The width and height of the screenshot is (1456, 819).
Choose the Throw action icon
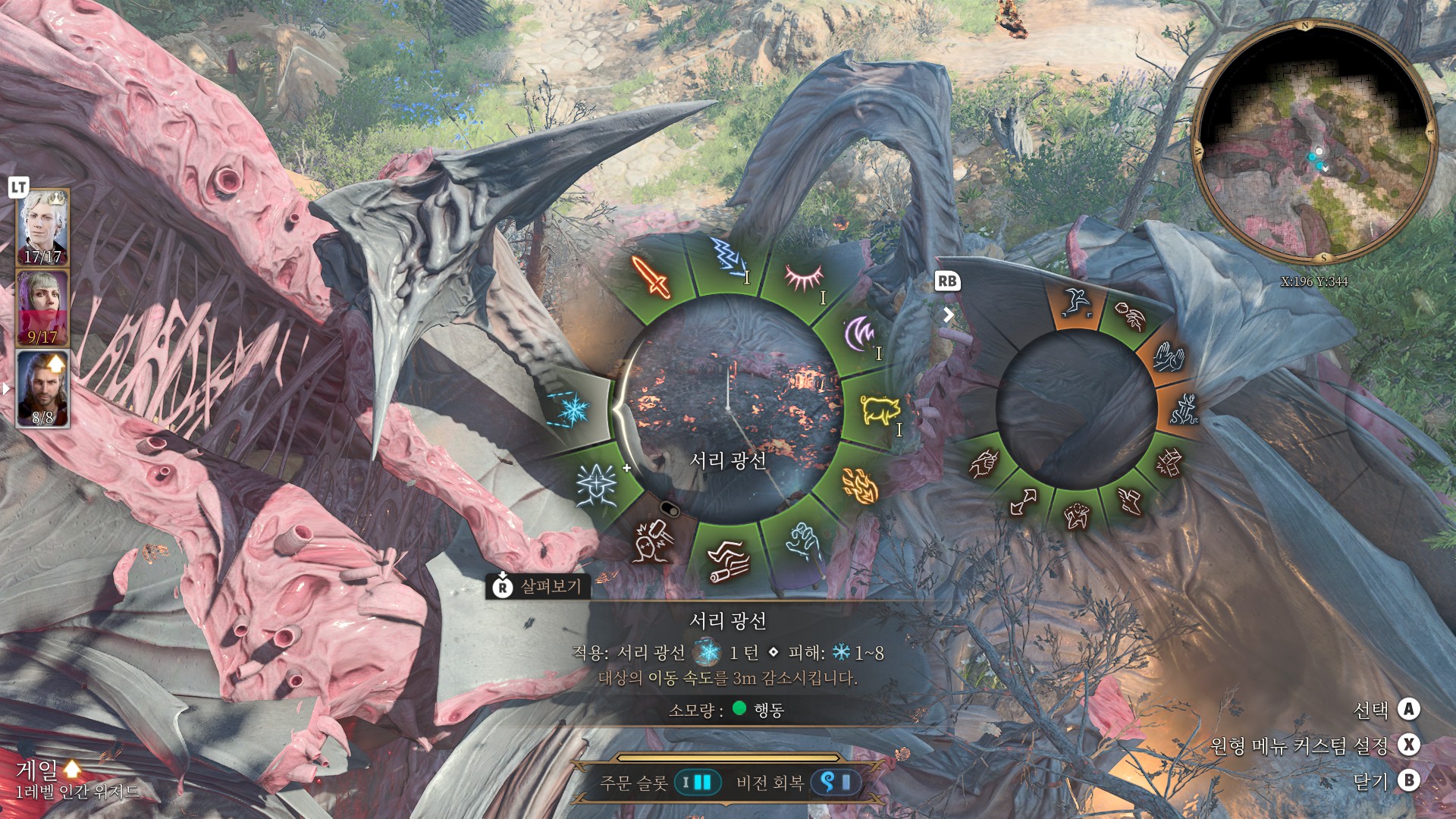[x=1131, y=315]
